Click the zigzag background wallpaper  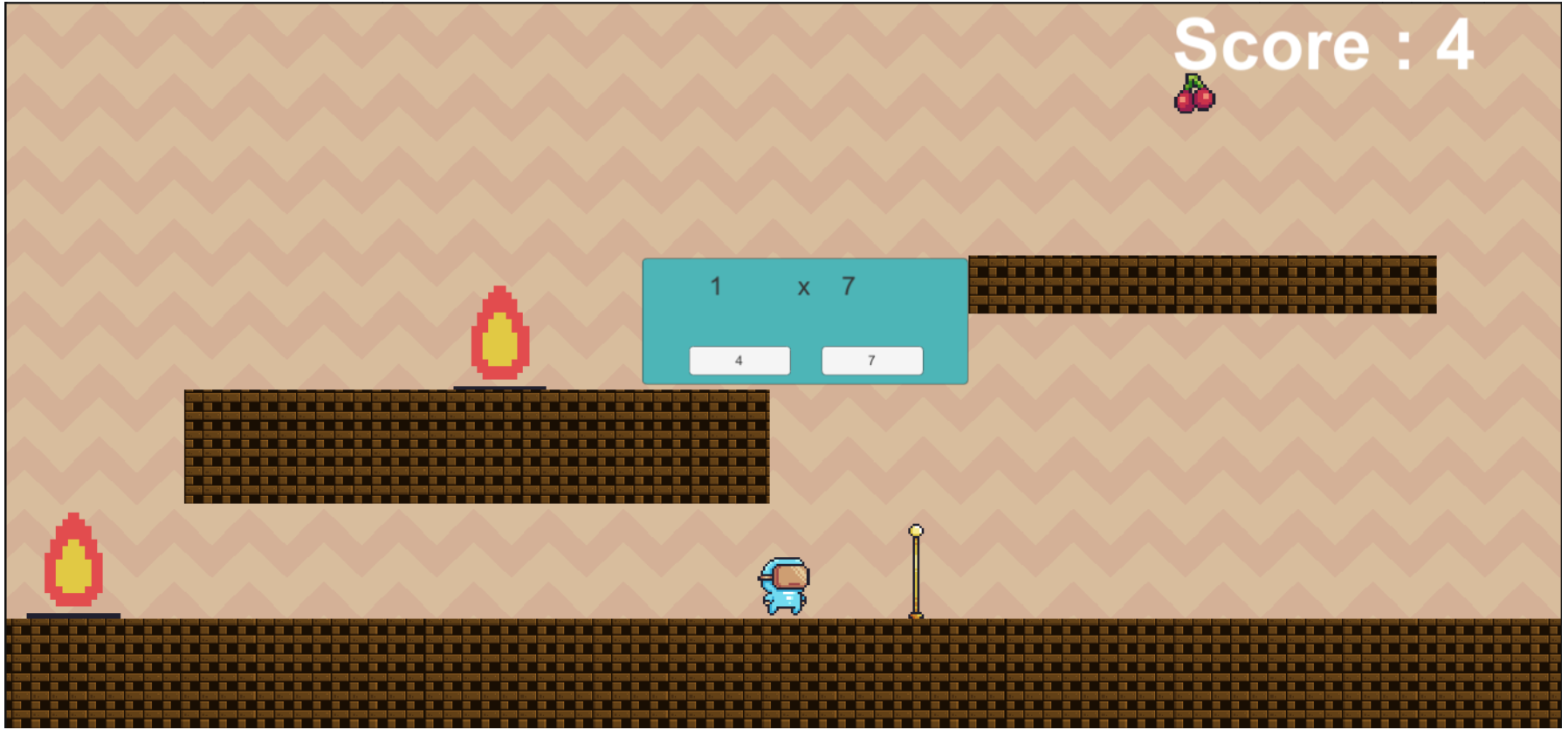coord(262,175)
